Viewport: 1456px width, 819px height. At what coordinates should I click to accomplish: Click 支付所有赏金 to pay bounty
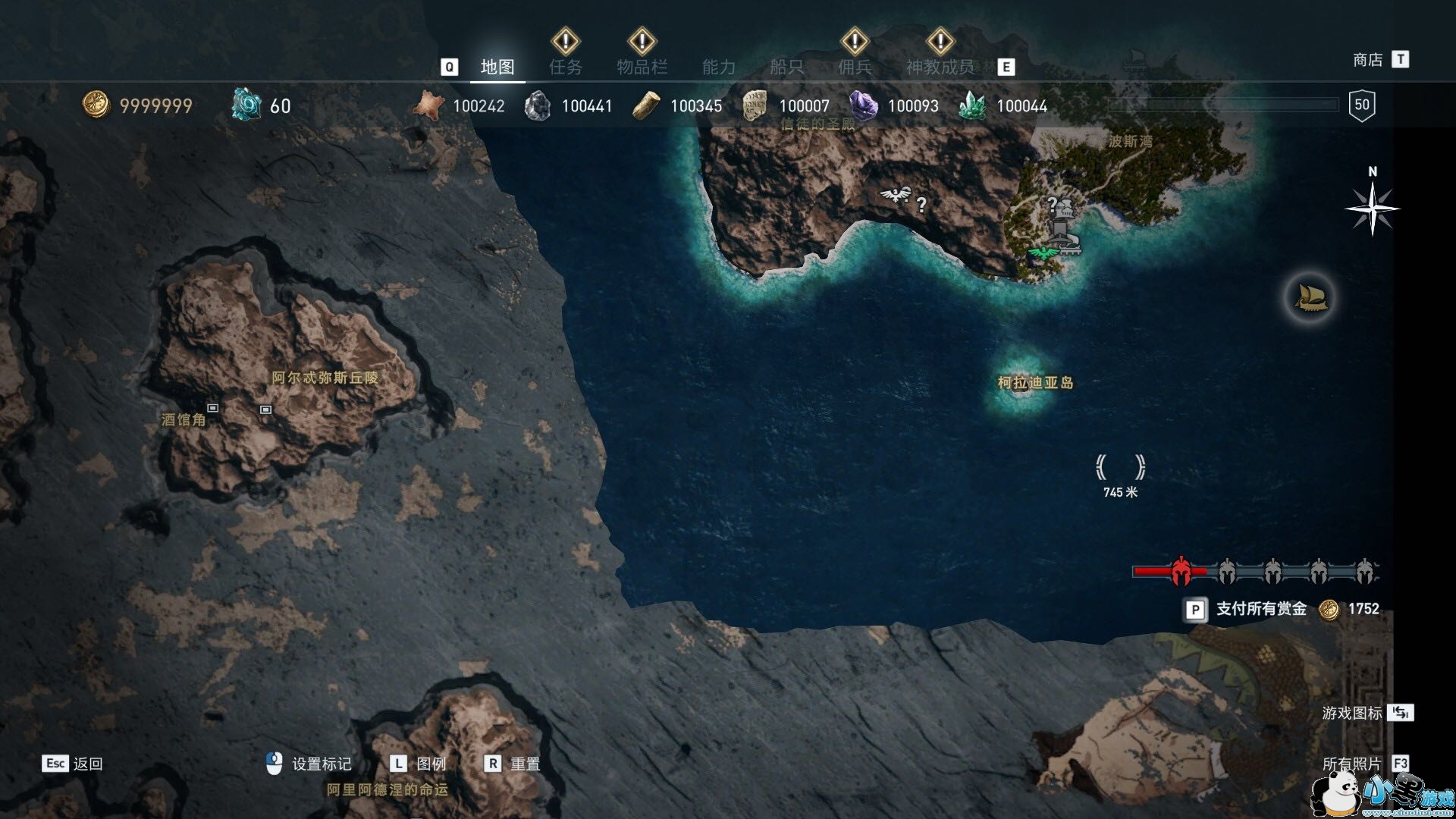[1261, 609]
